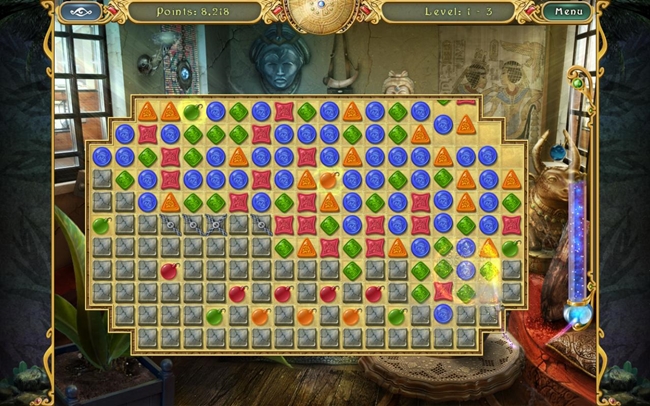
Task: Pick the orange bomb surrounded by colored gems
Action: tap(329, 180)
